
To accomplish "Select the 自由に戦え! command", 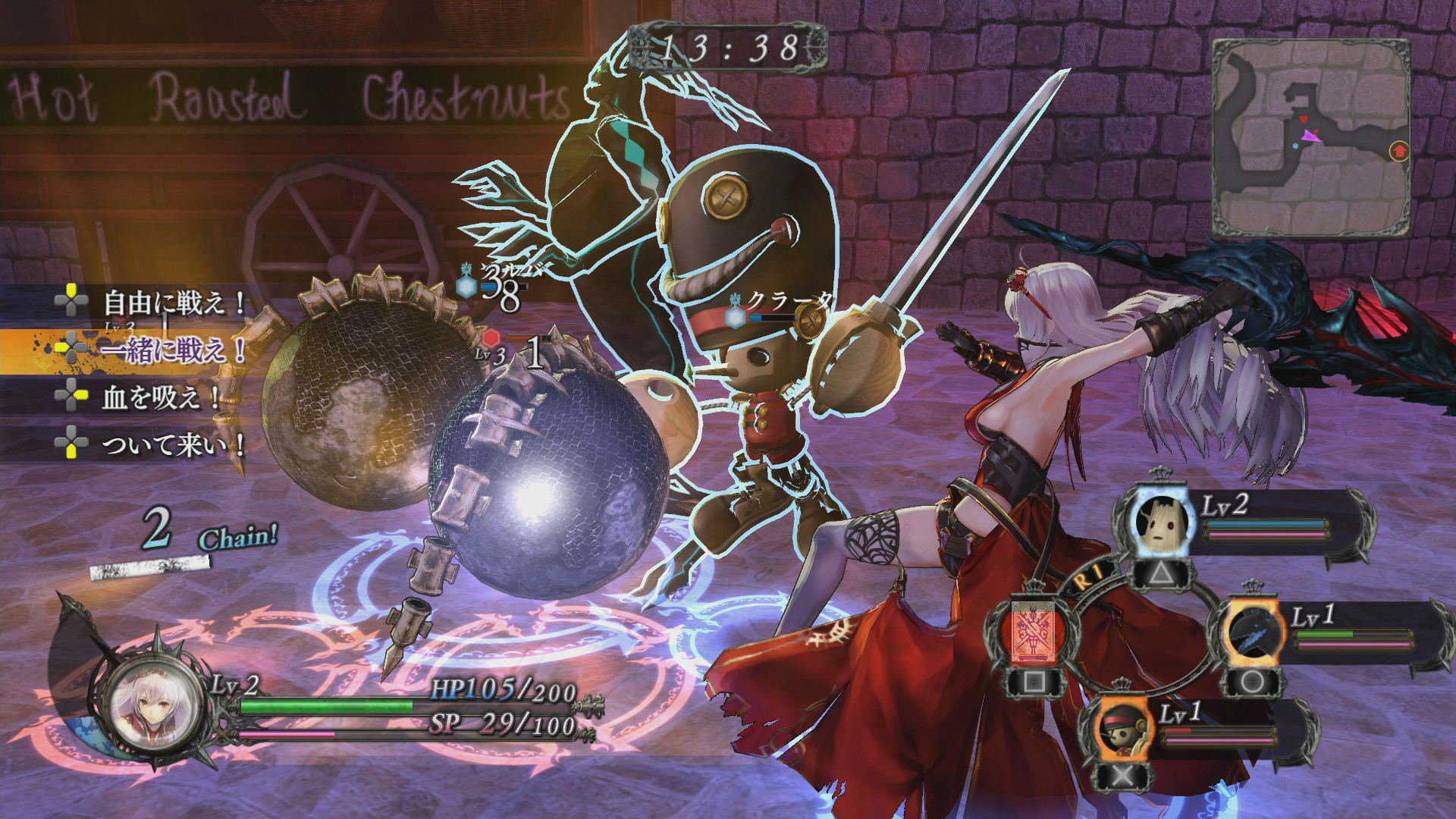I will [x=173, y=303].
